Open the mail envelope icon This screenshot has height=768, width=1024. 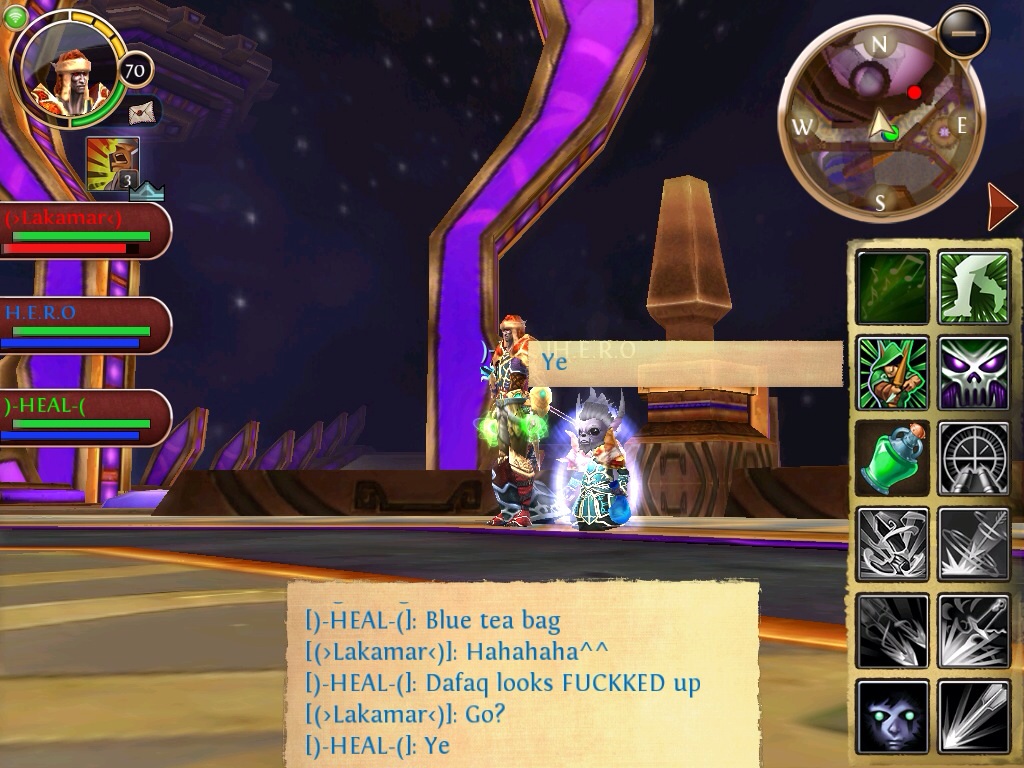[x=143, y=110]
